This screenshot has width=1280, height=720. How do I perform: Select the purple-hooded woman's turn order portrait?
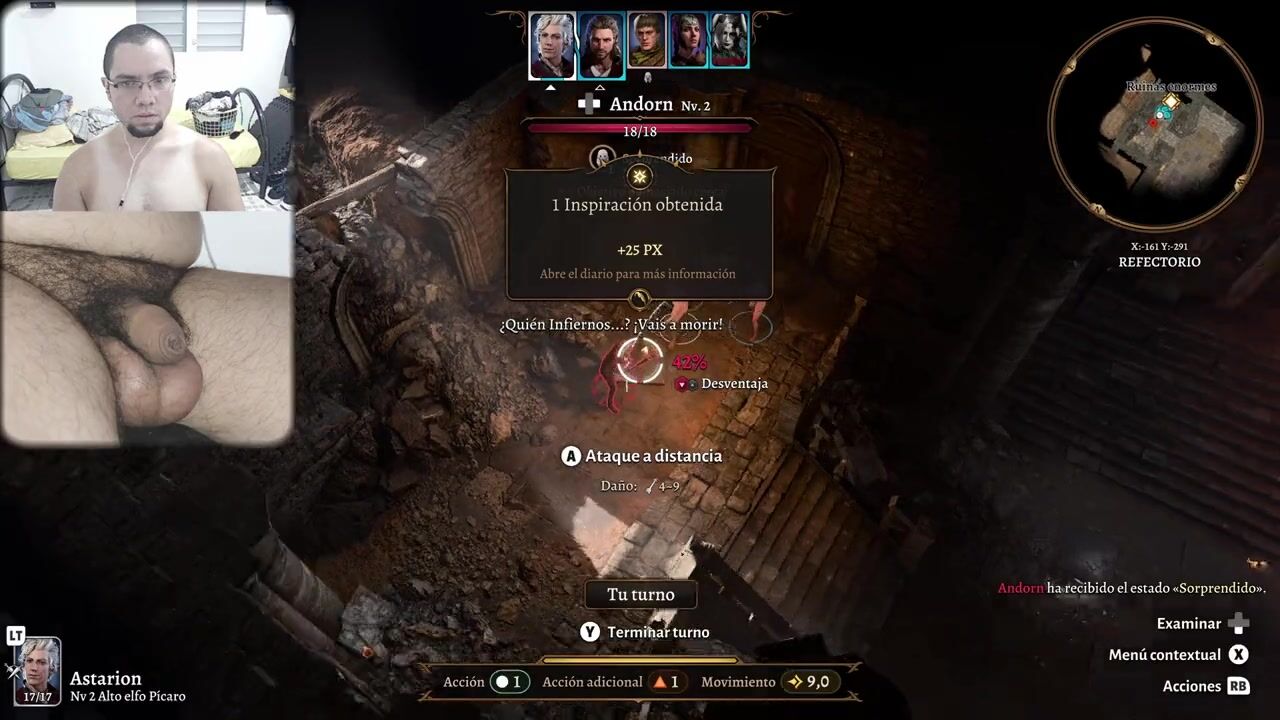688,40
